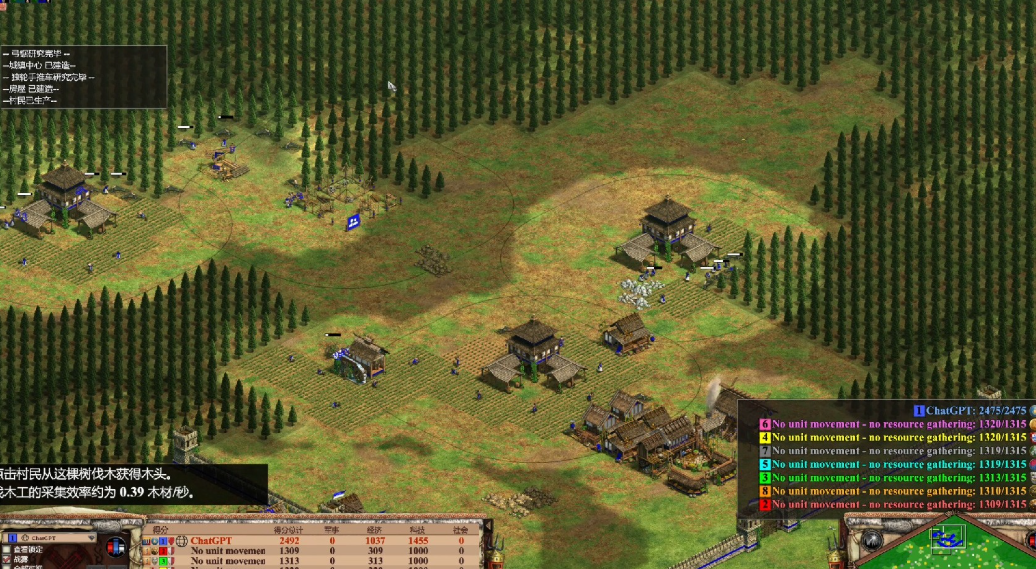Click the red-blue flag emblem button
1036x569 pixels.
coord(117,546)
